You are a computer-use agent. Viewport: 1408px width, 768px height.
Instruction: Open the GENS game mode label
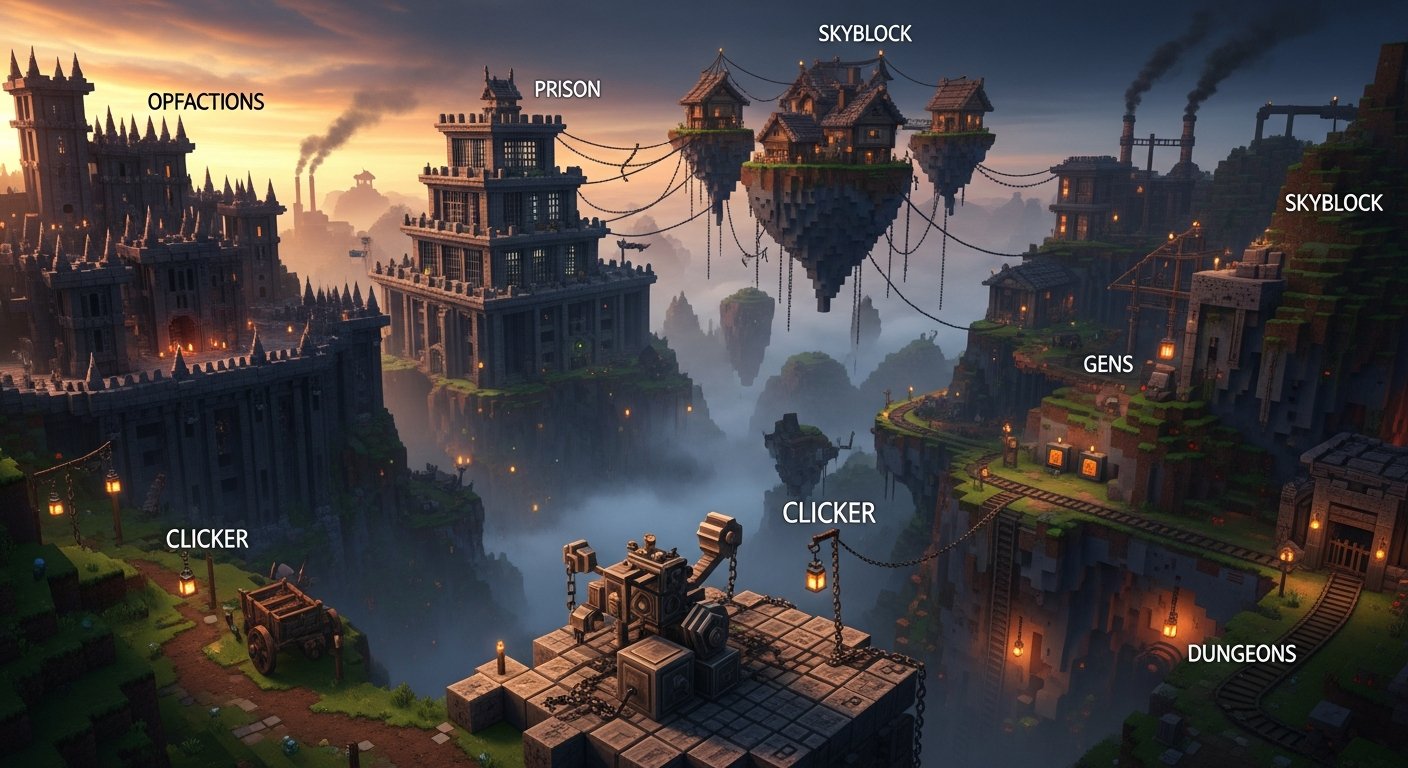click(x=1108, y=365)
